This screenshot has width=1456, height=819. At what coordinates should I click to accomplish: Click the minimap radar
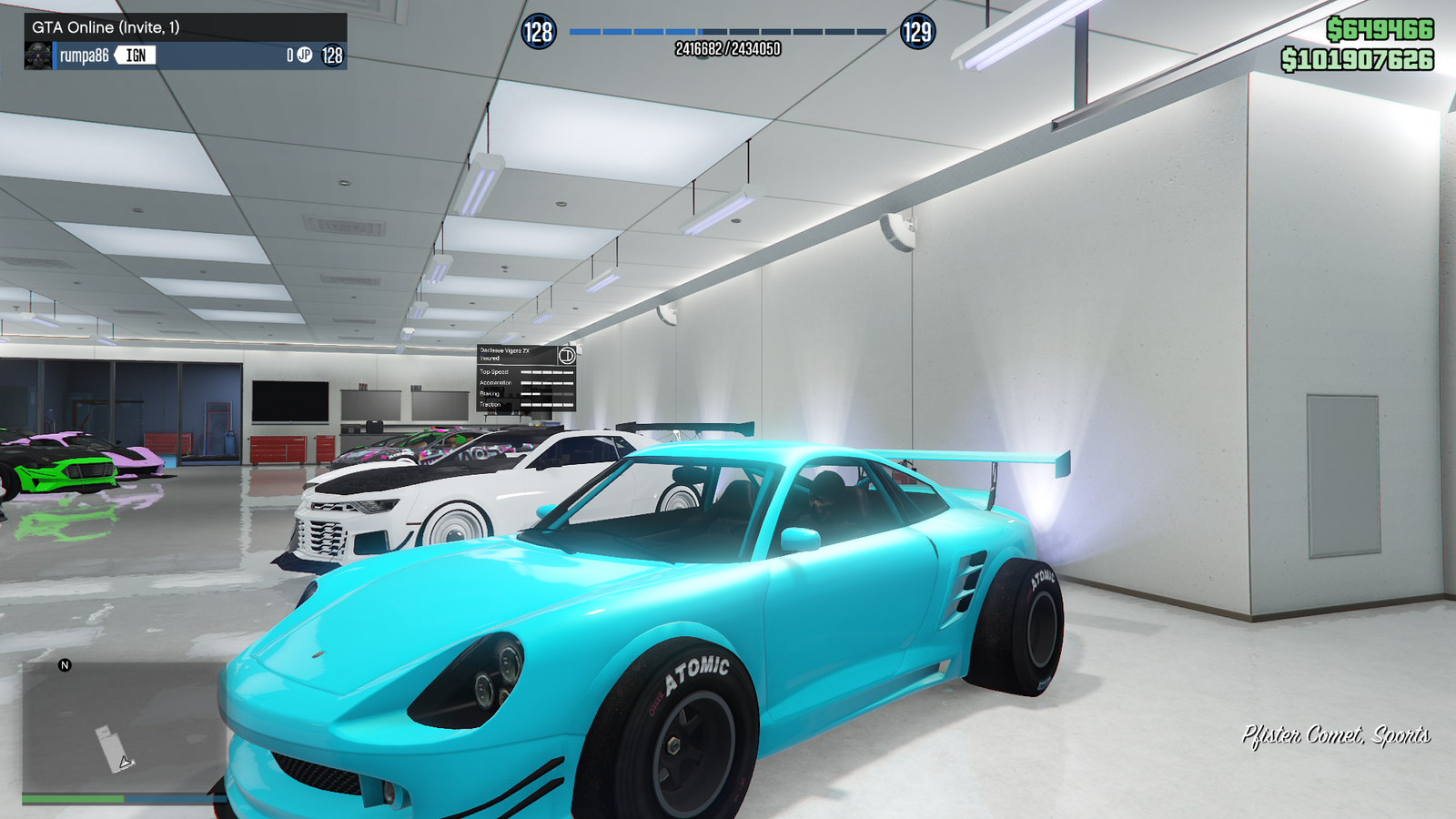click(123, 726)
